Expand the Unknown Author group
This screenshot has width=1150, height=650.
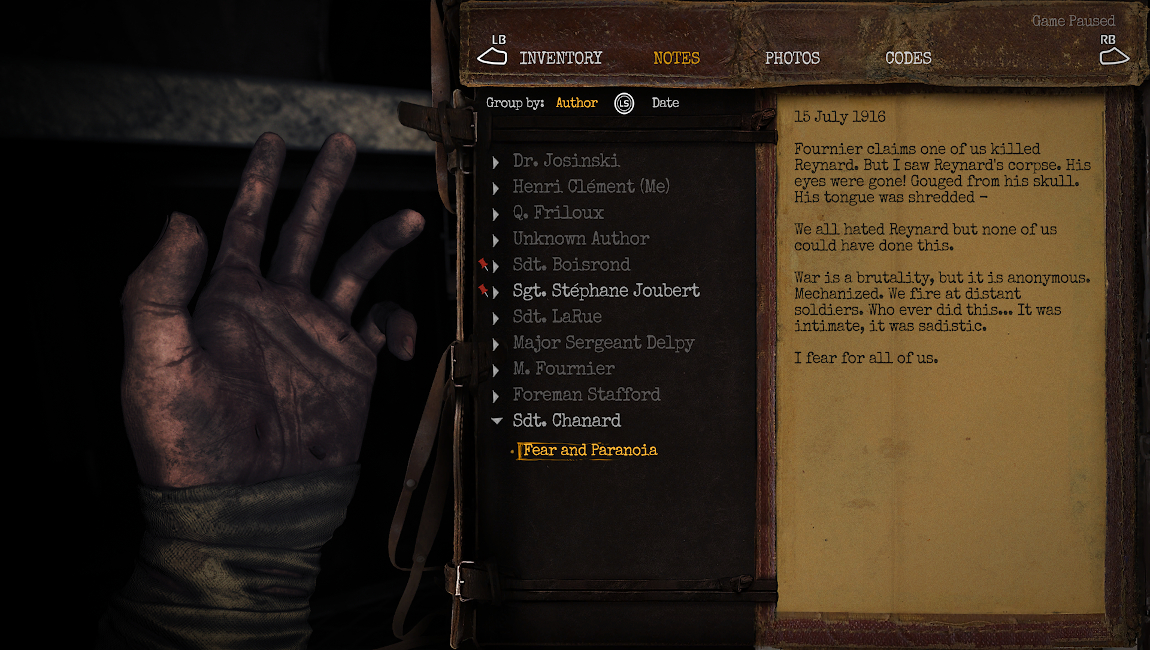click(581, 239)
